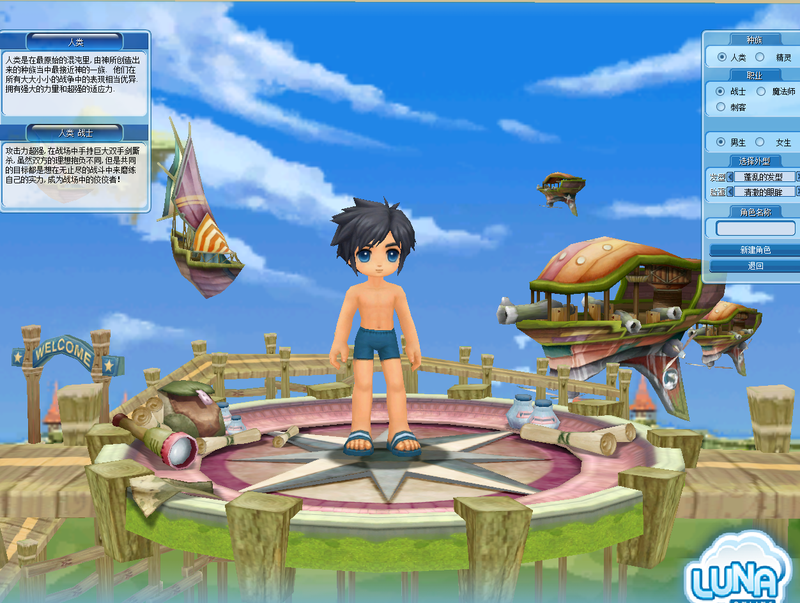Pick the 战士 (Warrior) class
Viewport: 800px width, 603px height.
(x=722, y=91)
